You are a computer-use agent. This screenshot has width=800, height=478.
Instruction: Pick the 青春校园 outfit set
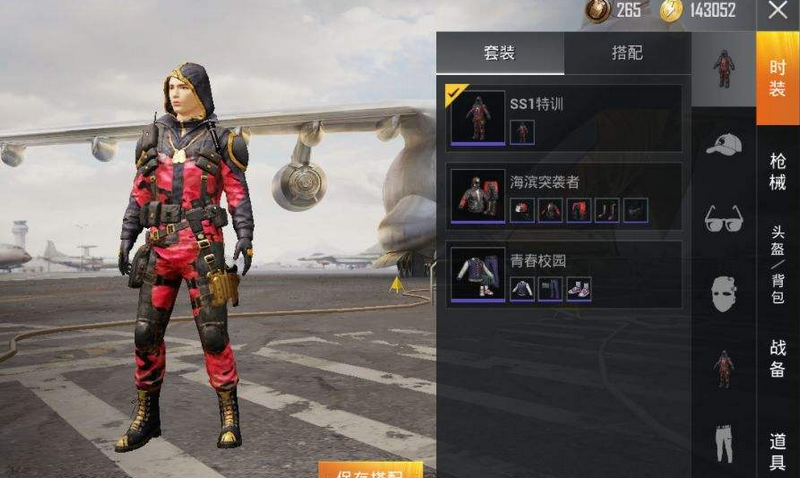click(x=564, y=273)
